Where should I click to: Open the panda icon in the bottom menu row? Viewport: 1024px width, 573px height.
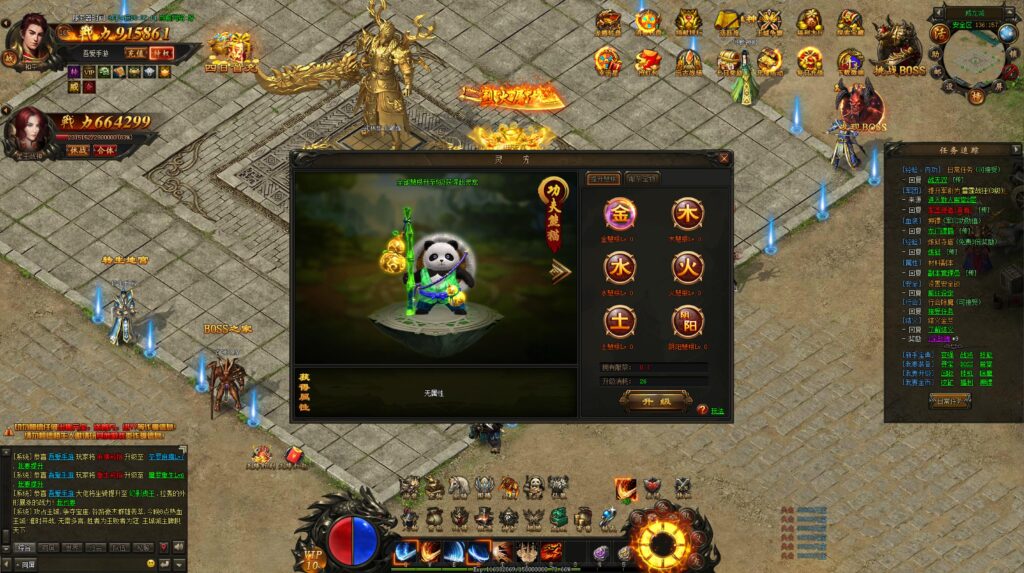click(x=534, y=487)
